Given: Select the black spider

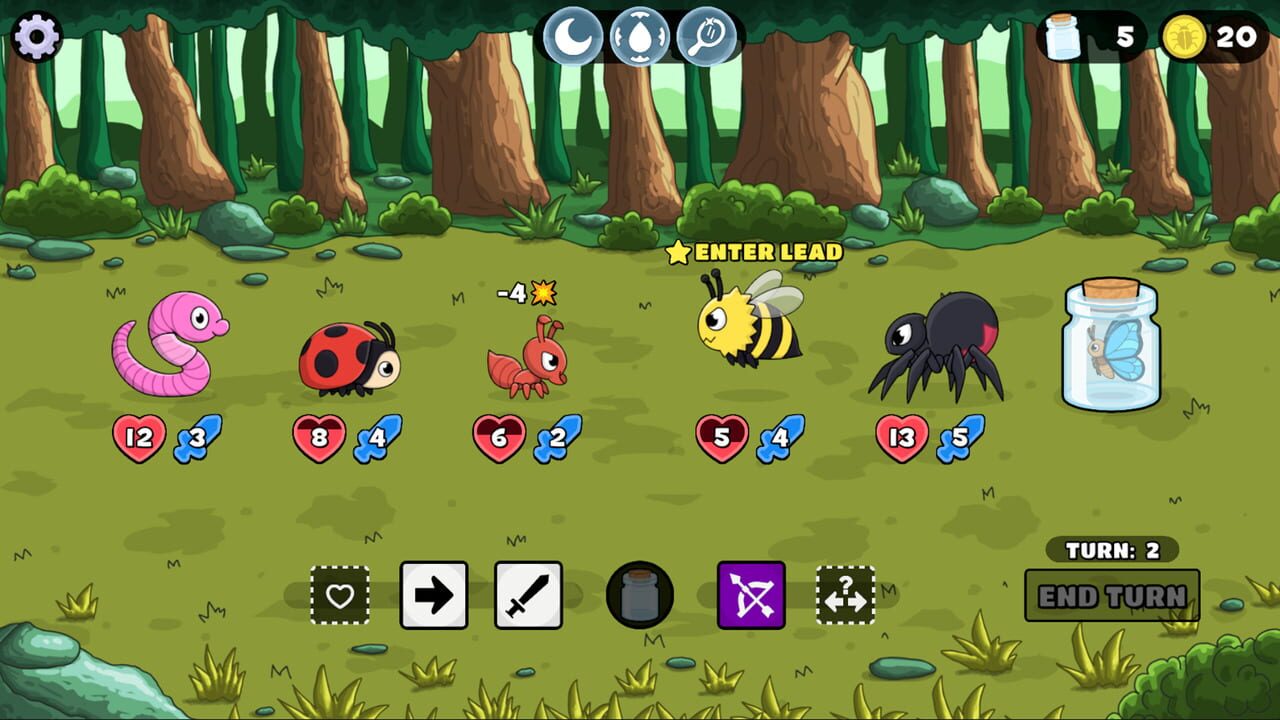Looking at the screenshot, I should [x=941, y=350].
